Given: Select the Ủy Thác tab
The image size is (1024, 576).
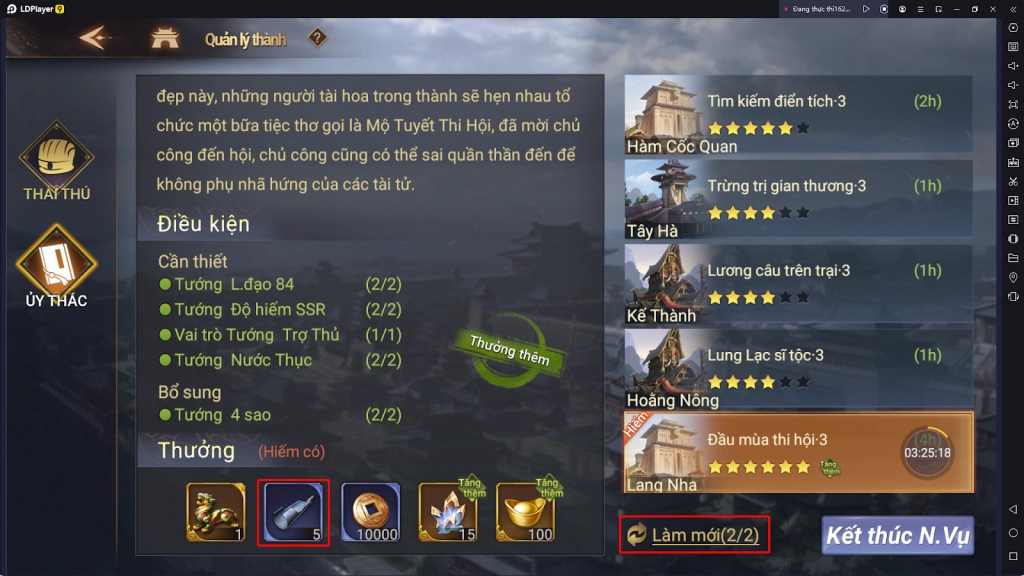Looking at the screenshot, I should click(57, 267).
